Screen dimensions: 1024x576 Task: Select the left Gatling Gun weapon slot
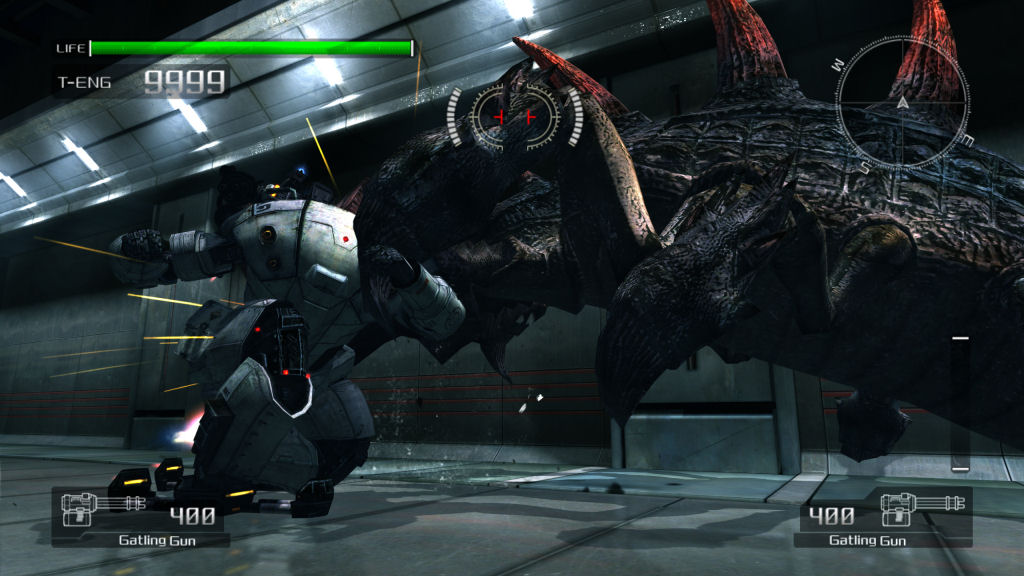[x=141, y=517]
